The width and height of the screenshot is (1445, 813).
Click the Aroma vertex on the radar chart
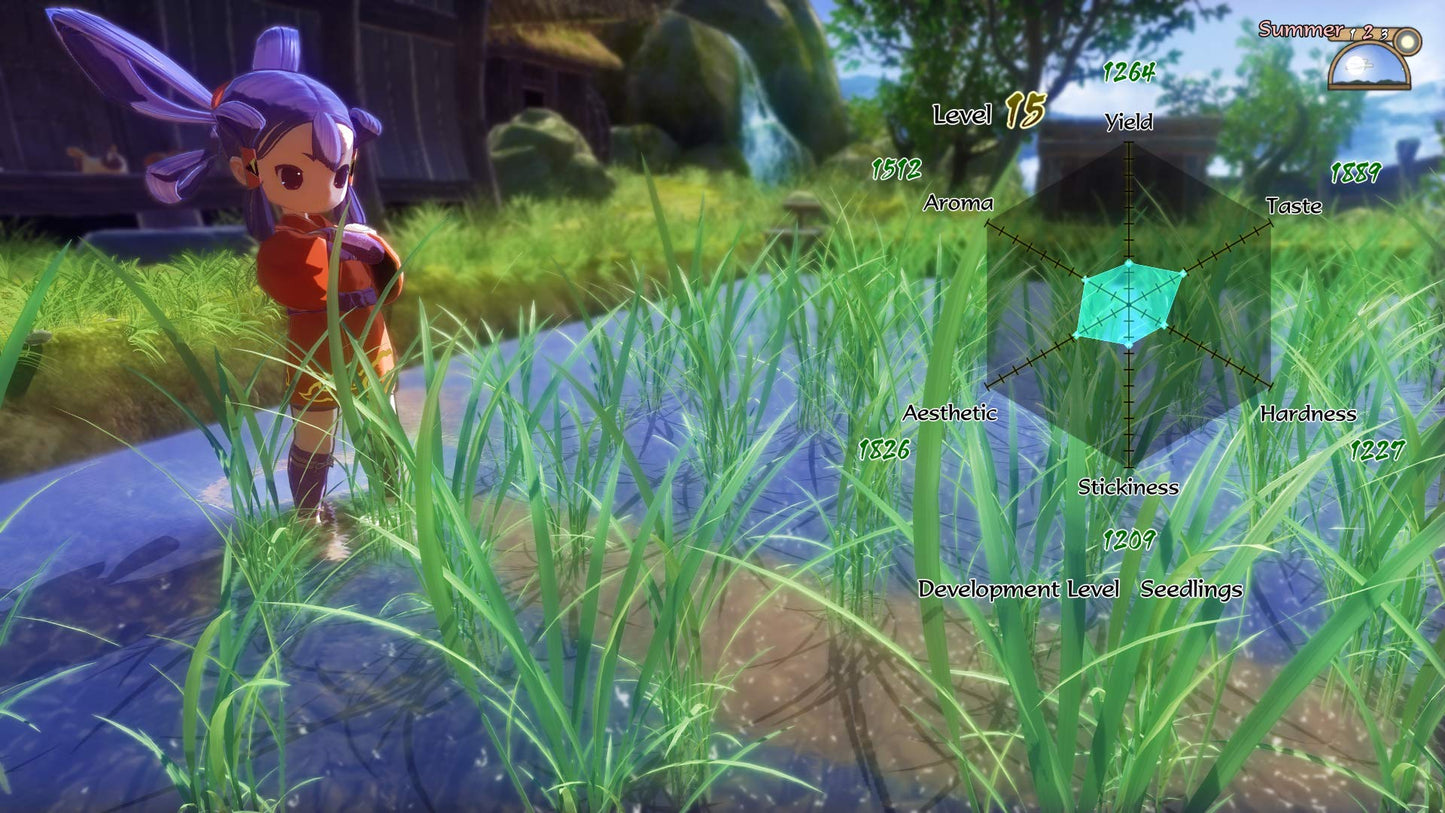tap(1086, 278)
